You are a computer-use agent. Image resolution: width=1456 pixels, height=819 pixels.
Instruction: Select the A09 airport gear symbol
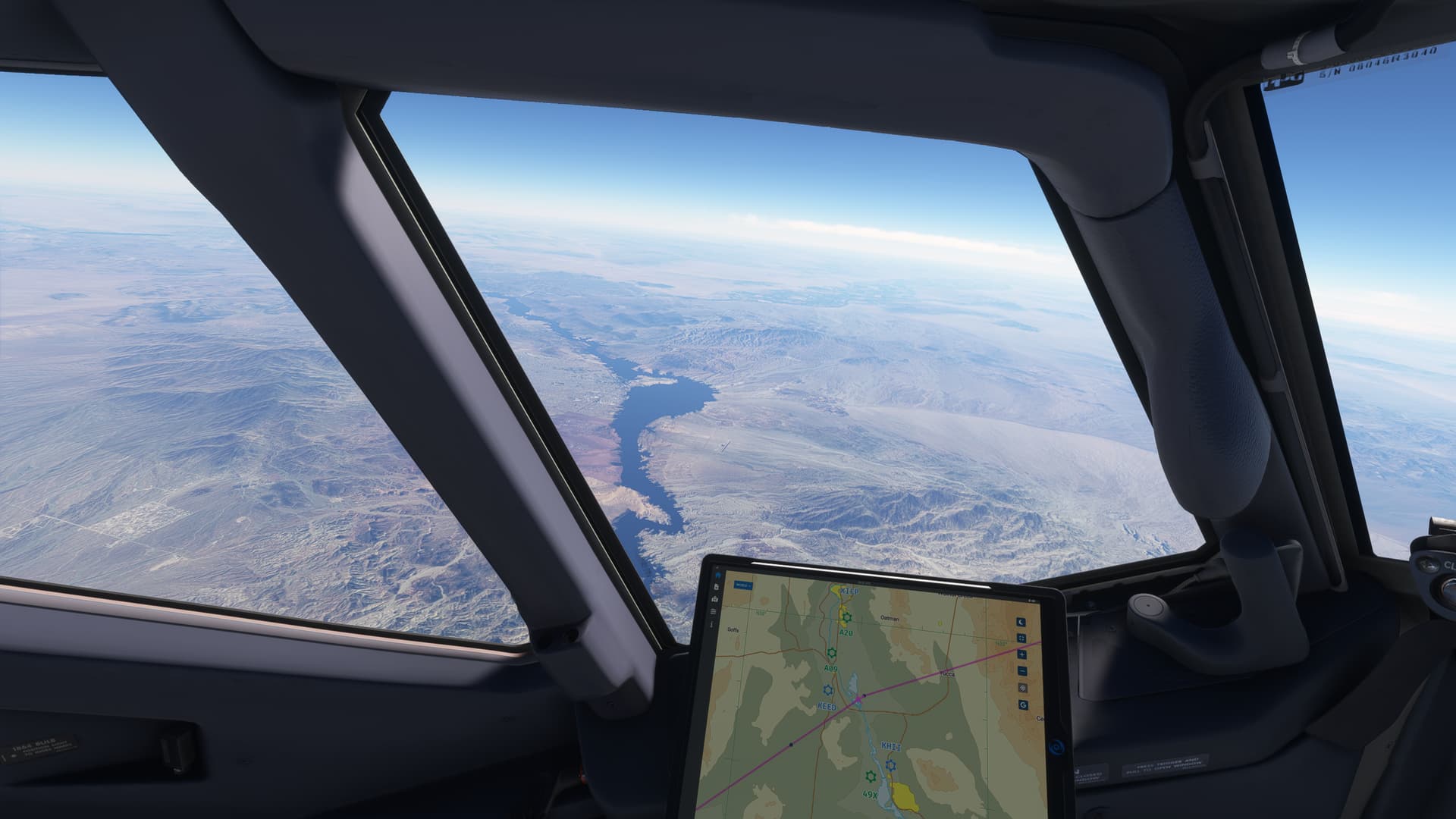[x=833, y=651]
